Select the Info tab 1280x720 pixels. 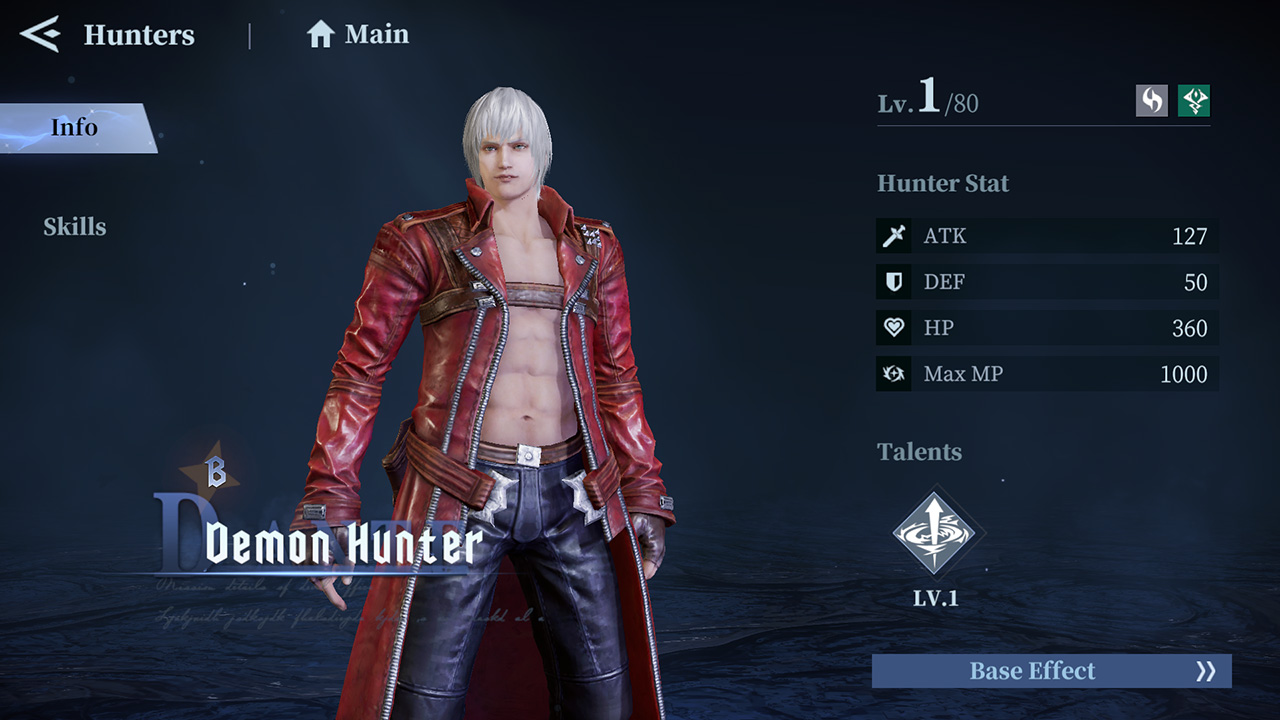click(x=74, y=127)
